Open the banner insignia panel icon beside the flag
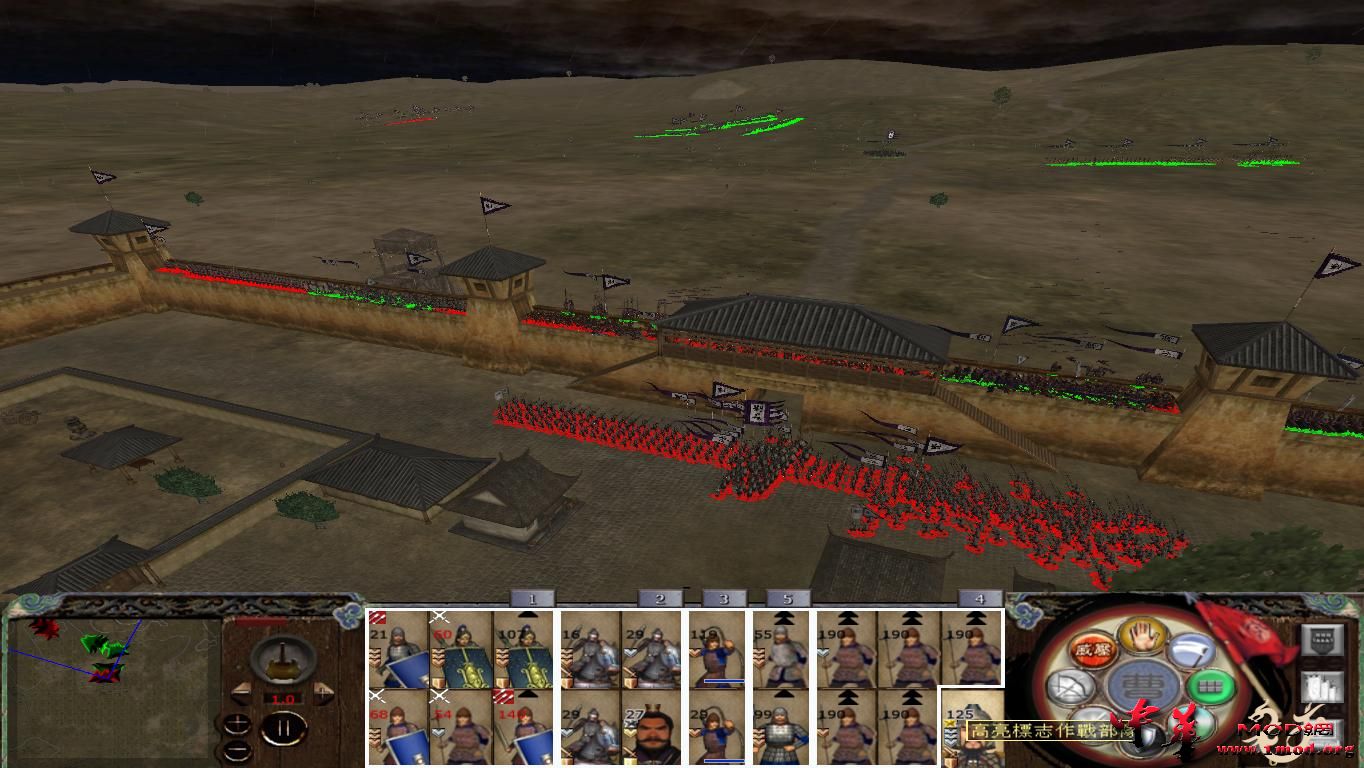This screenshot has width=1364, height=768. [x=1322, y=640]
